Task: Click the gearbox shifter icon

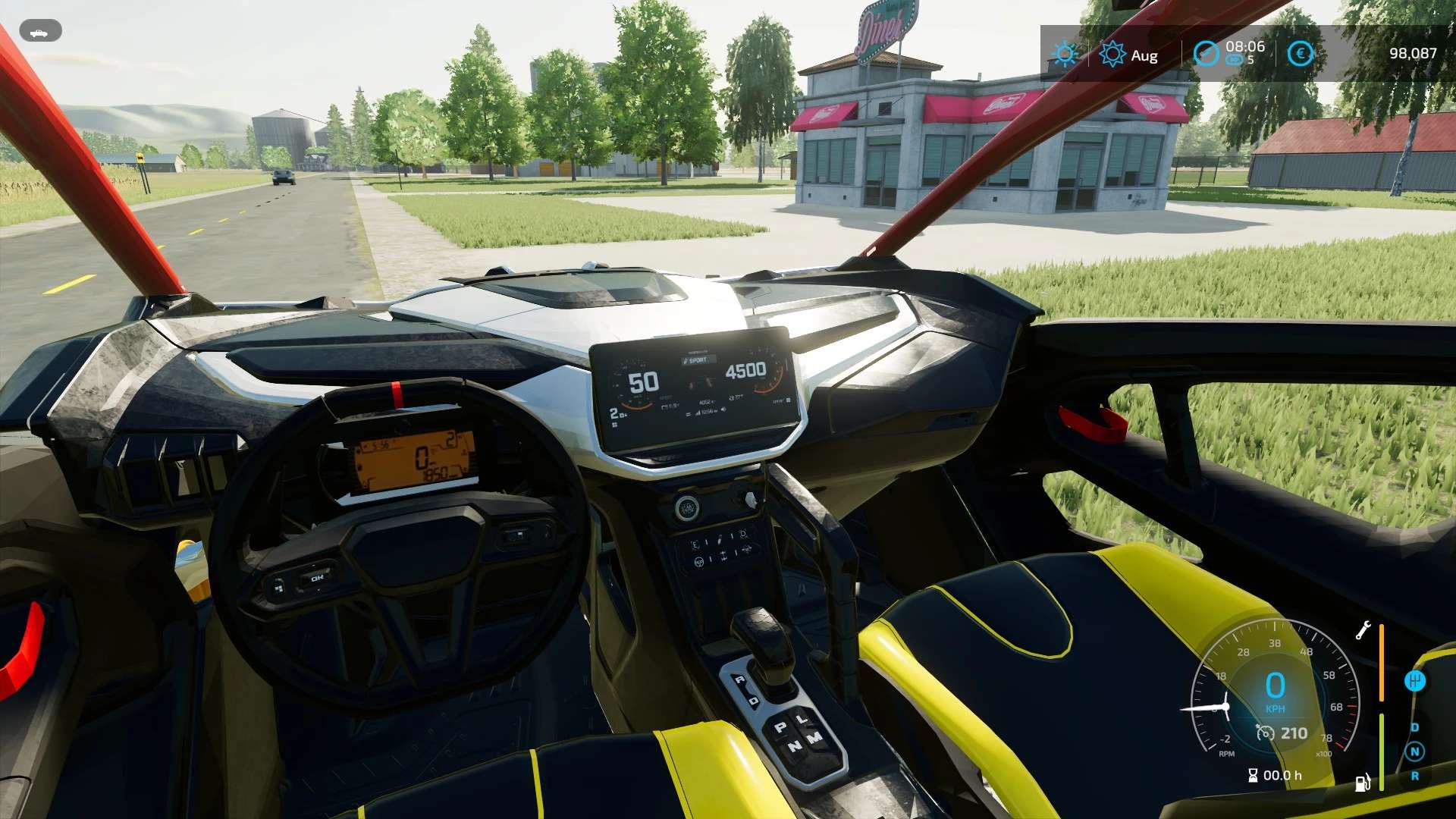Action: 1414,681
